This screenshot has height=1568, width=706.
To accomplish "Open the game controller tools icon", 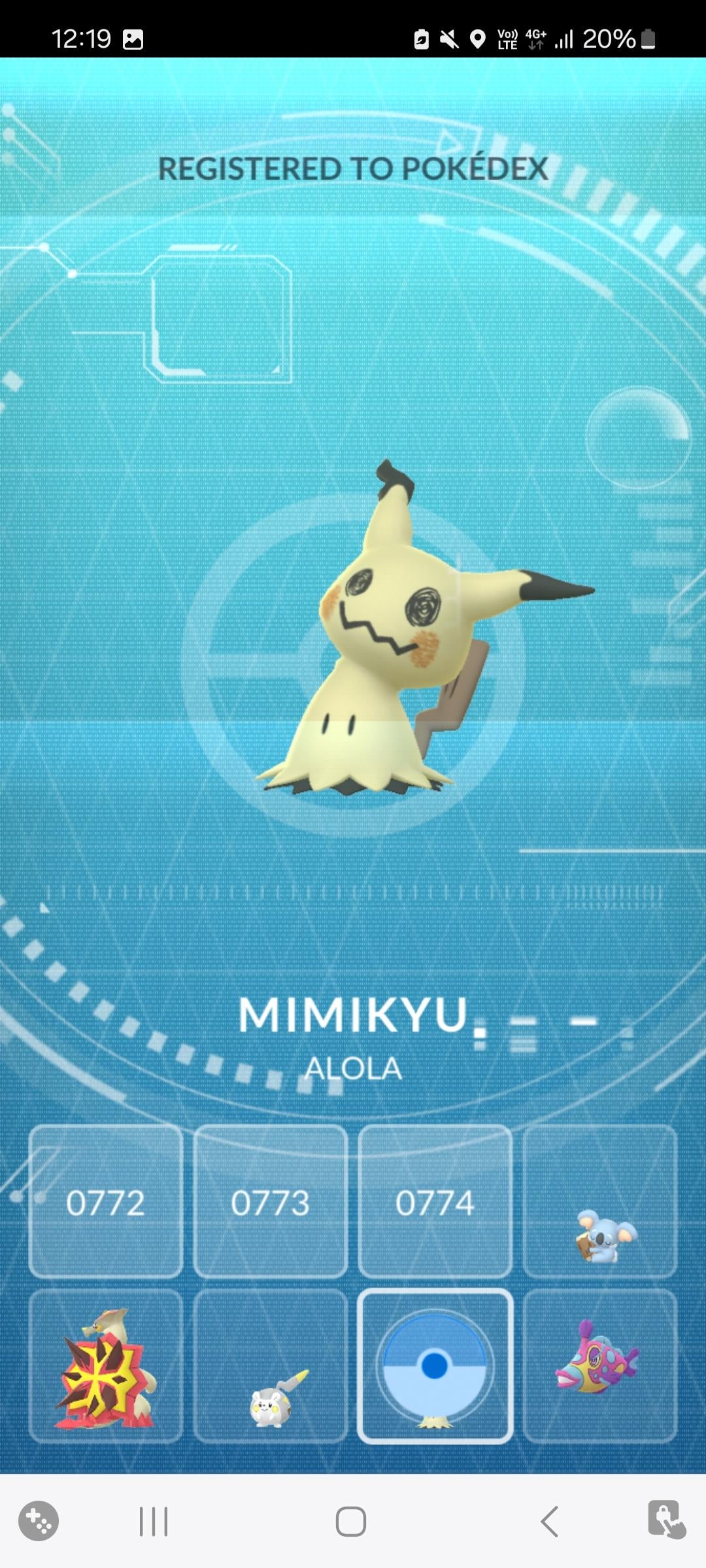I will click(x=39, y=1521).
